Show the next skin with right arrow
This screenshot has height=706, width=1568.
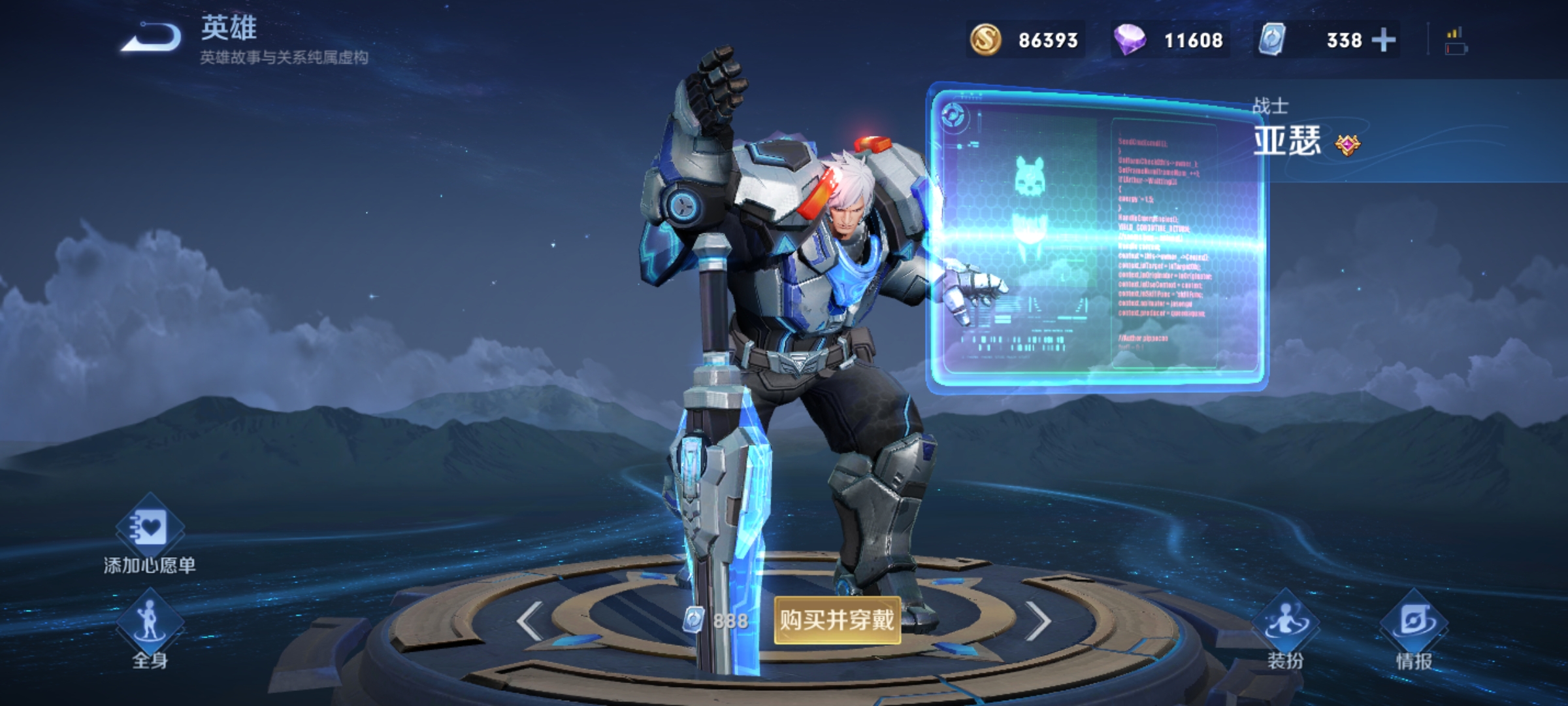[x=1037, y=620]
